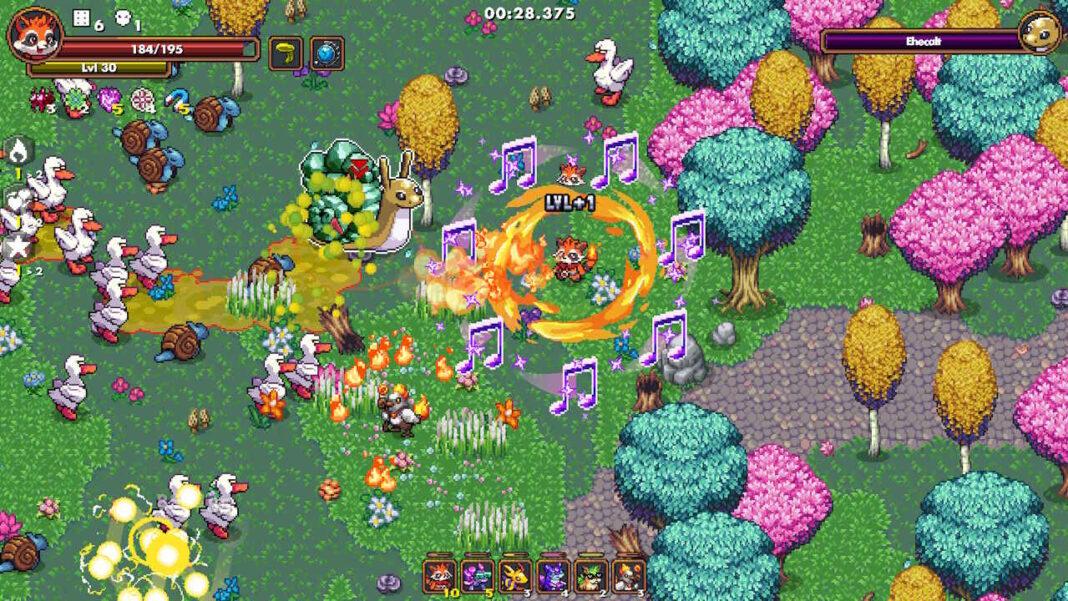This screenshot has height=601, width=1068.
Task: Inspect the green clover buff icon
Action: coord(73,97)
